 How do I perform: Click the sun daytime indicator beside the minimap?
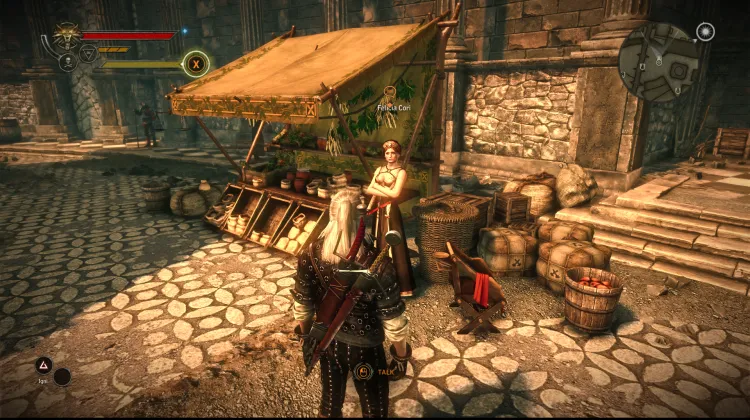point(705,31)
